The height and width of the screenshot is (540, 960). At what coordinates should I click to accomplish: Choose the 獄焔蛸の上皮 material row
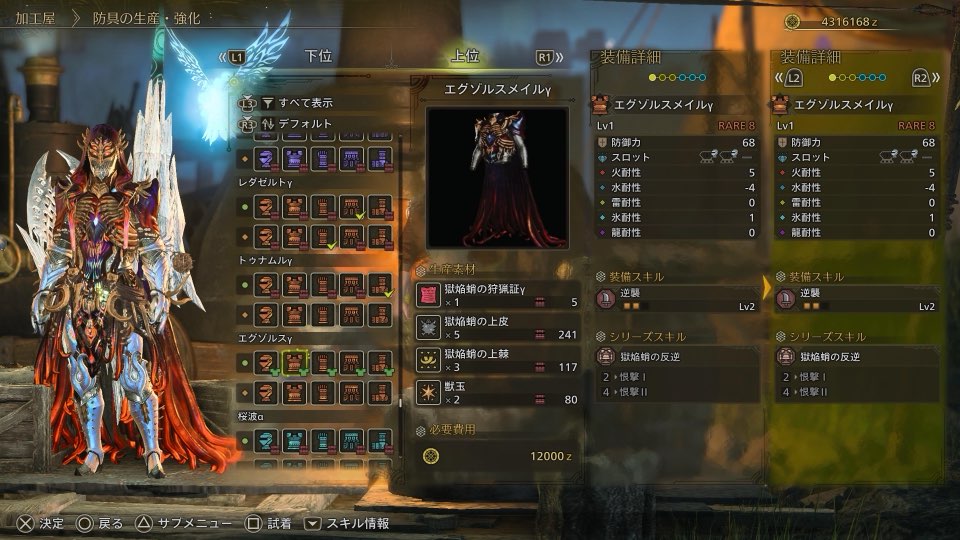497,327
